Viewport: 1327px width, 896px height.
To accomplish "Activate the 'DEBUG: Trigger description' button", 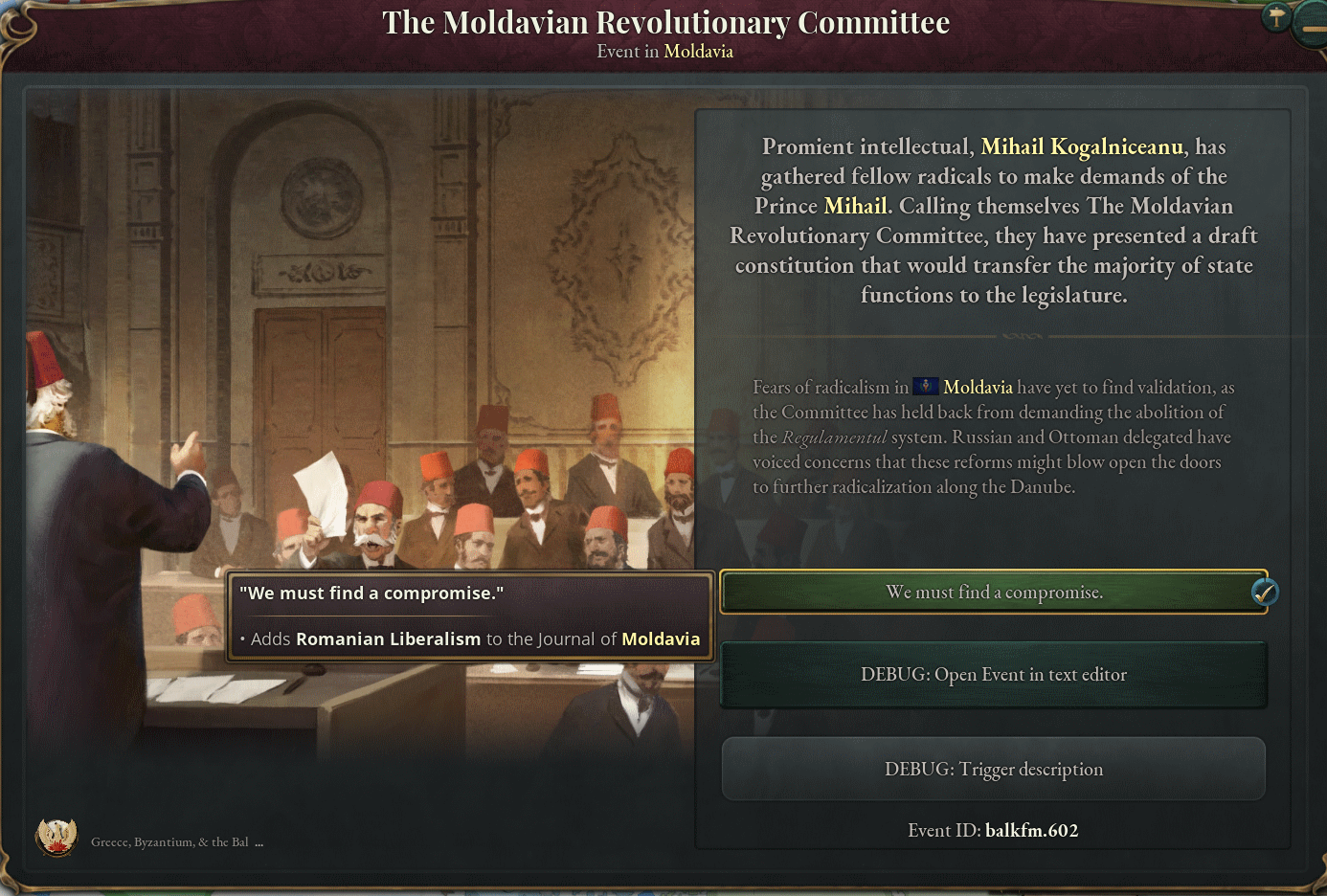I will click(993, 769).
